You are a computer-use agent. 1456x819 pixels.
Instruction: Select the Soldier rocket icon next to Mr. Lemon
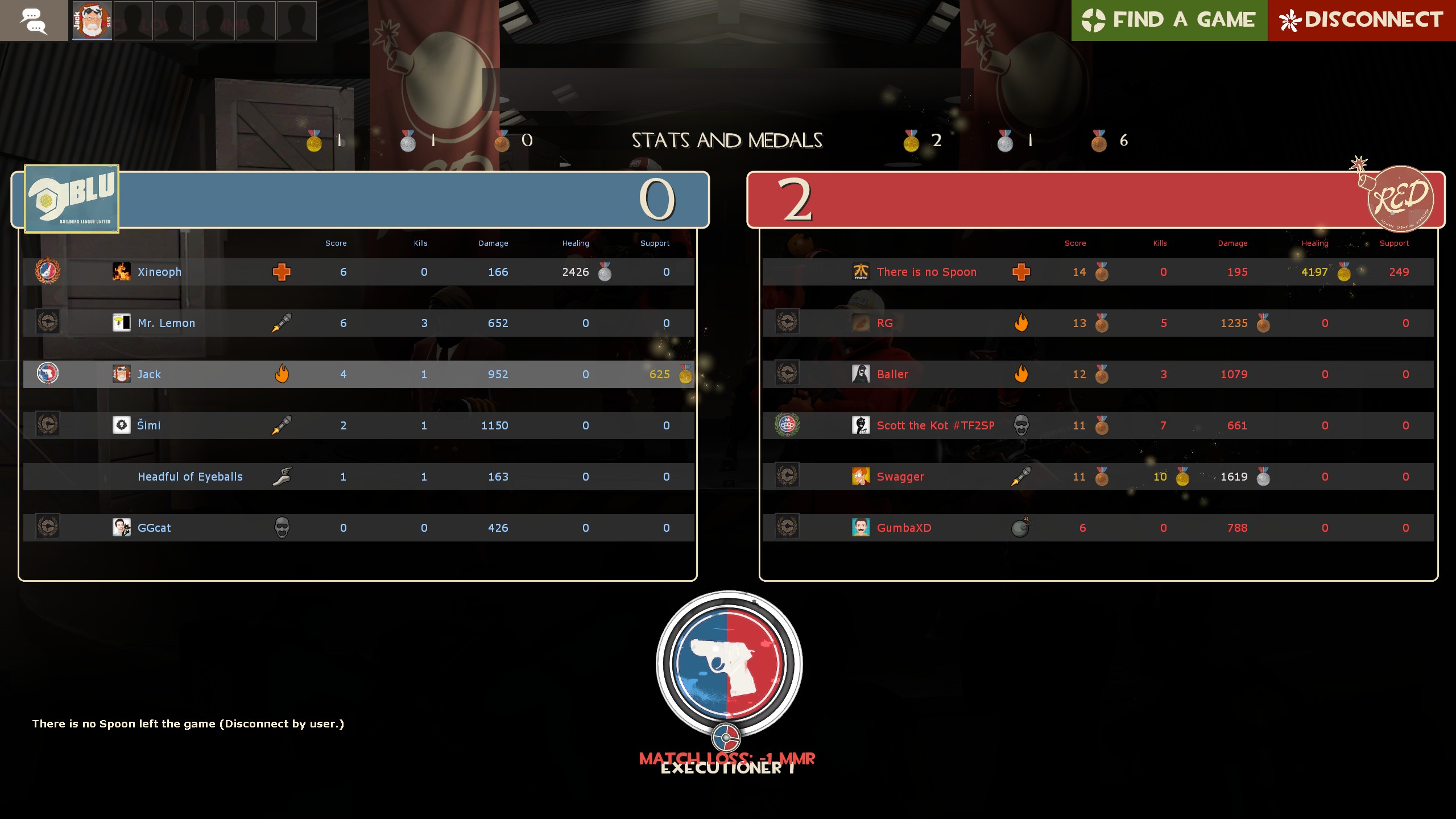point(283,322)
